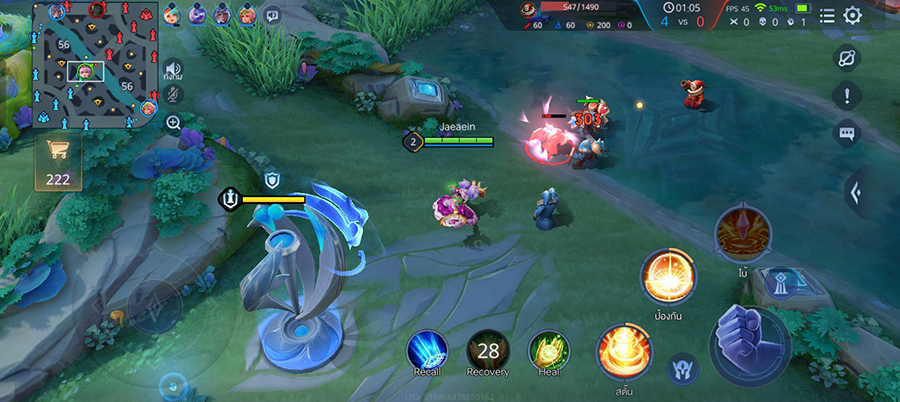Toggle the speaker sound icon
900x402 pixels.
point(173,67)
